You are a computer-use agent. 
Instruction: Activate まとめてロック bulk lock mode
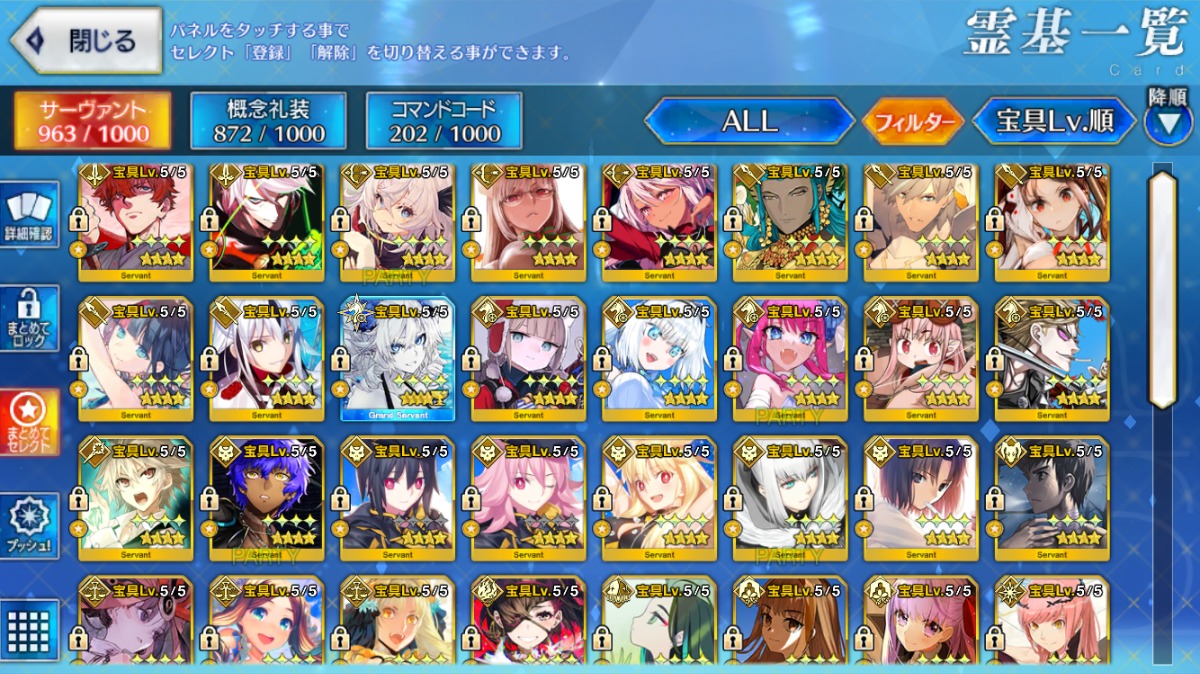[31, 319]
